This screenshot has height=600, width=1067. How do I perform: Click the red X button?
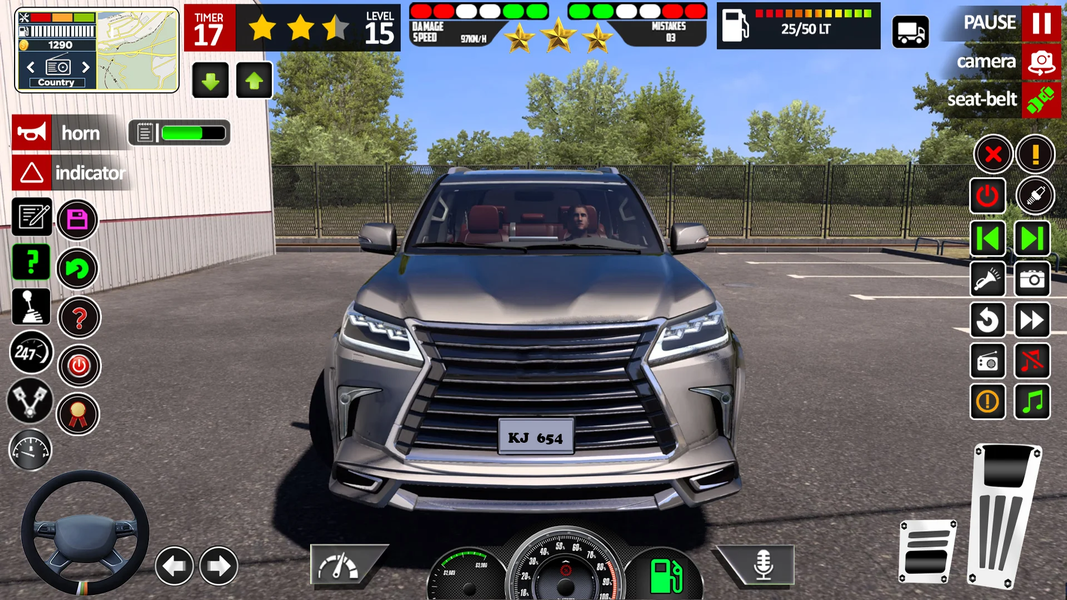[x=992, y=155]
